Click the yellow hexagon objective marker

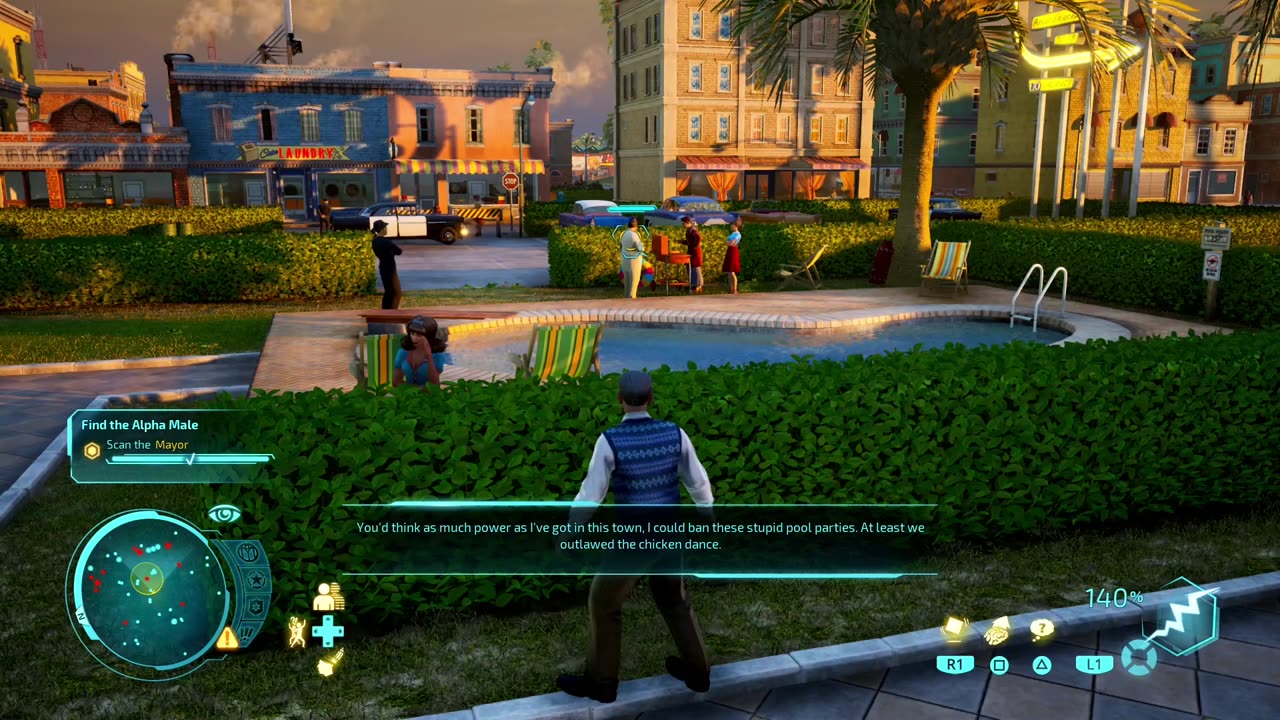(92, 451)
